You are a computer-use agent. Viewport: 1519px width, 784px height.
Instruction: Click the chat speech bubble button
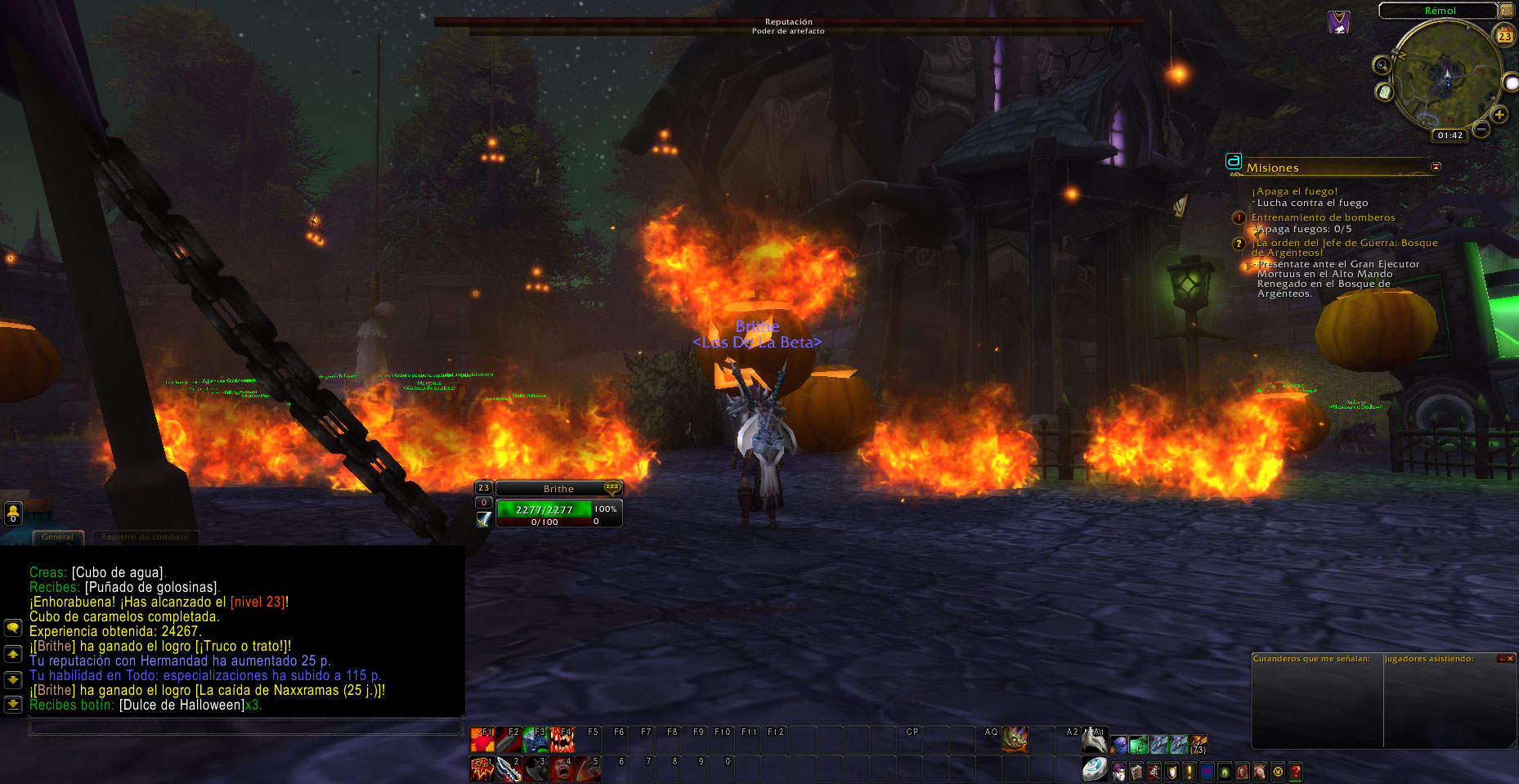tap(13, 628)
